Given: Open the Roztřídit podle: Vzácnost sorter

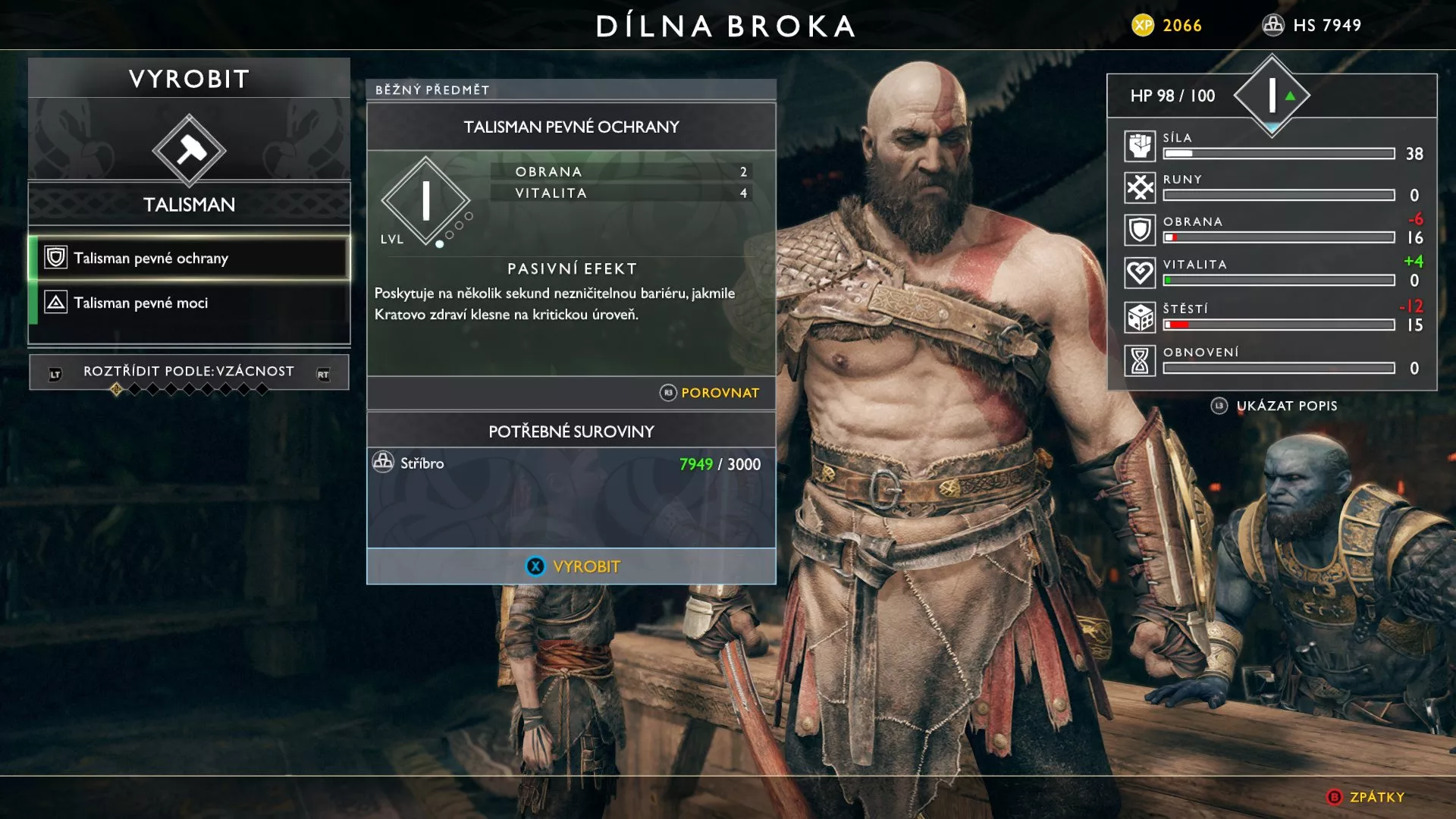Looking at the screenshot, I should point(188,372).
